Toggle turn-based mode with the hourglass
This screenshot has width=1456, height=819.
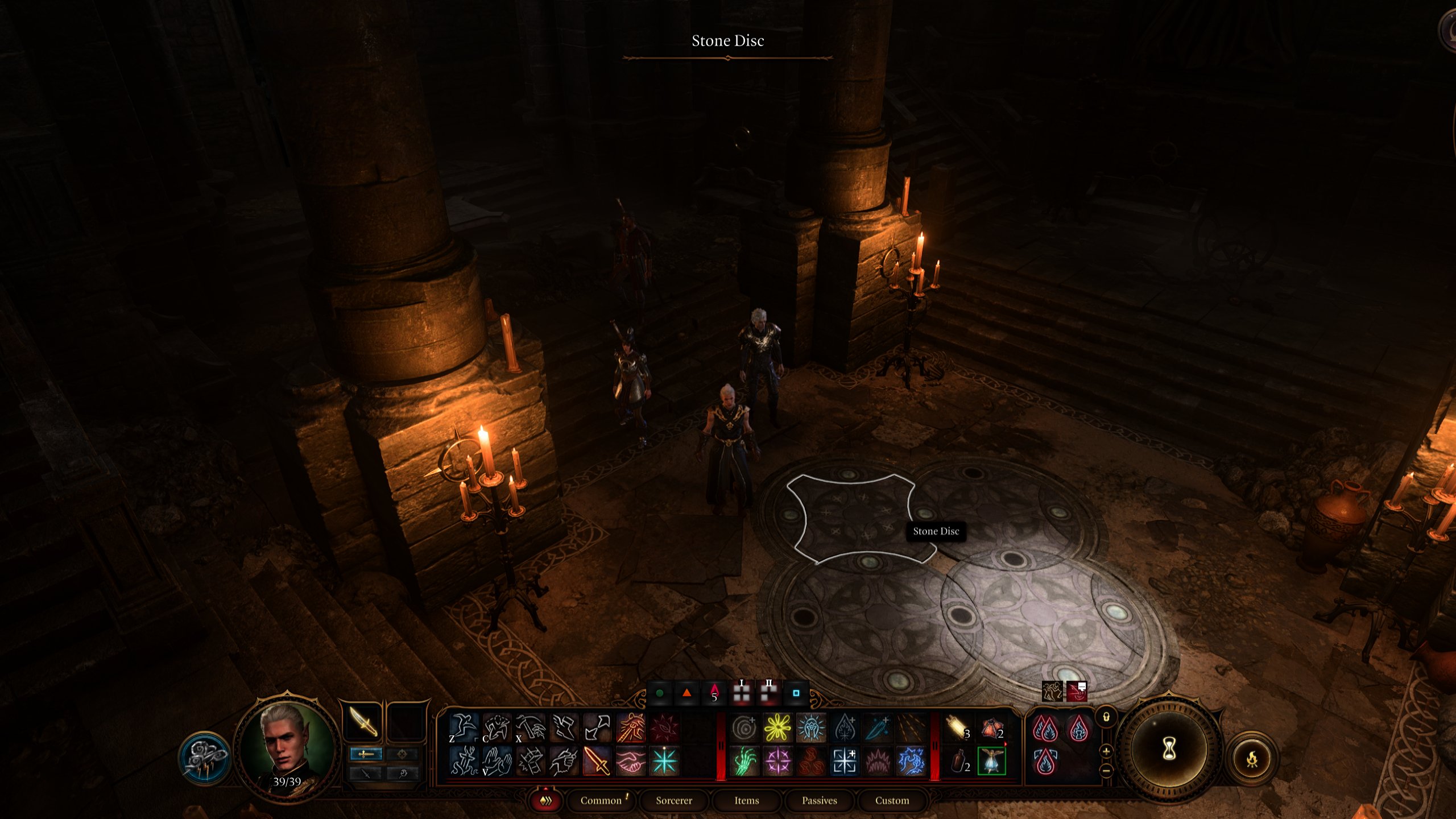coord(1169,750)
